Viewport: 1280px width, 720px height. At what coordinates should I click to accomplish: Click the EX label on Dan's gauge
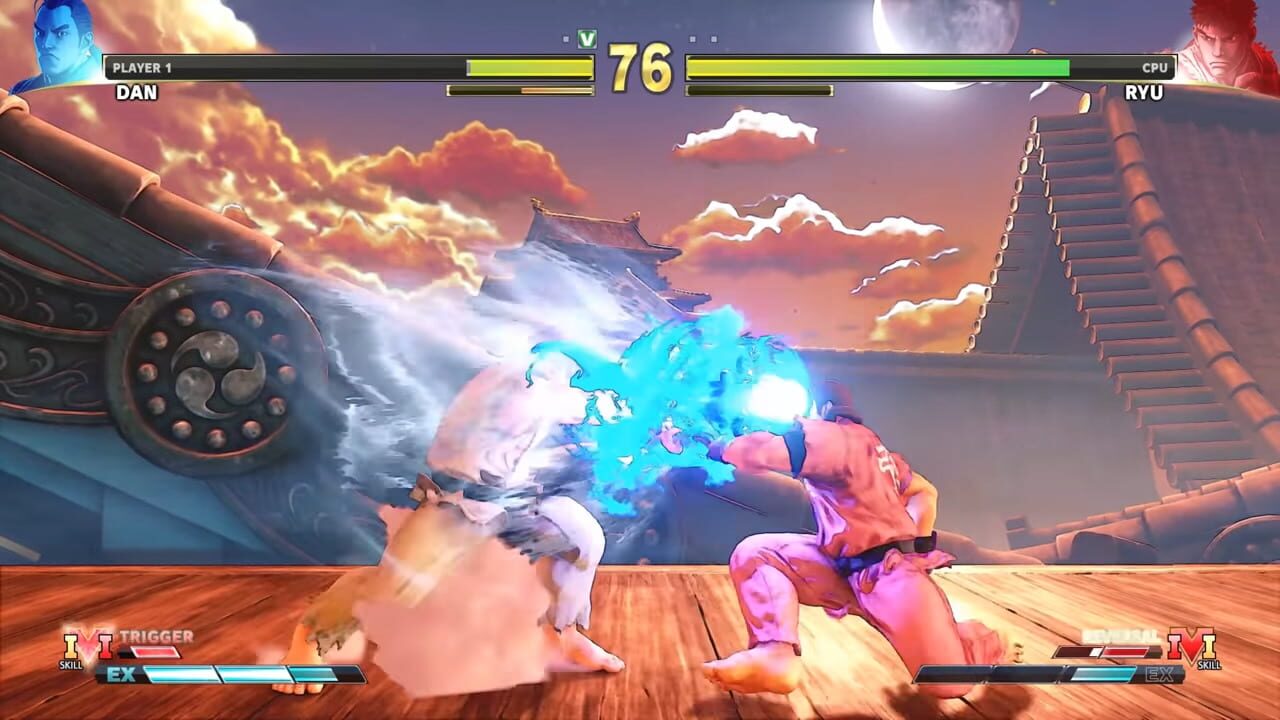(x=120, y=673)
